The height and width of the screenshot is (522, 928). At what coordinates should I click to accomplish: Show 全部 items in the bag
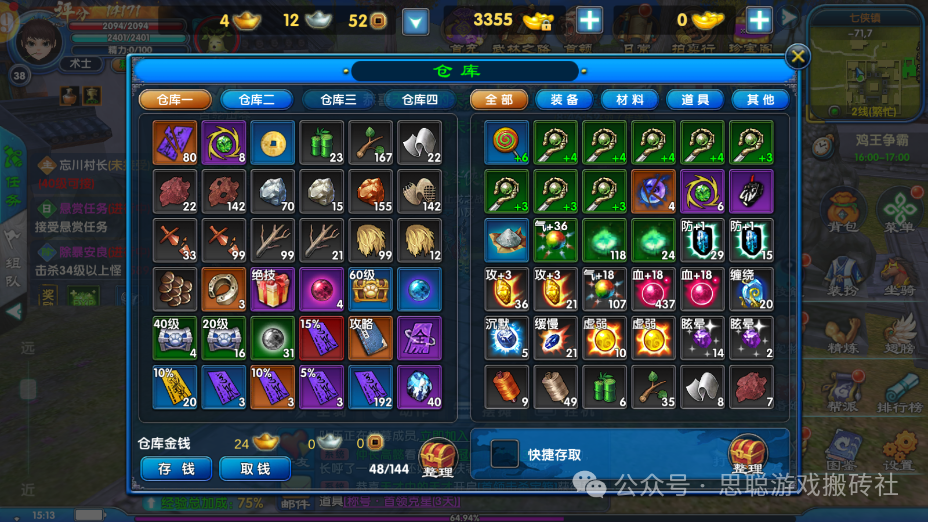499,100
